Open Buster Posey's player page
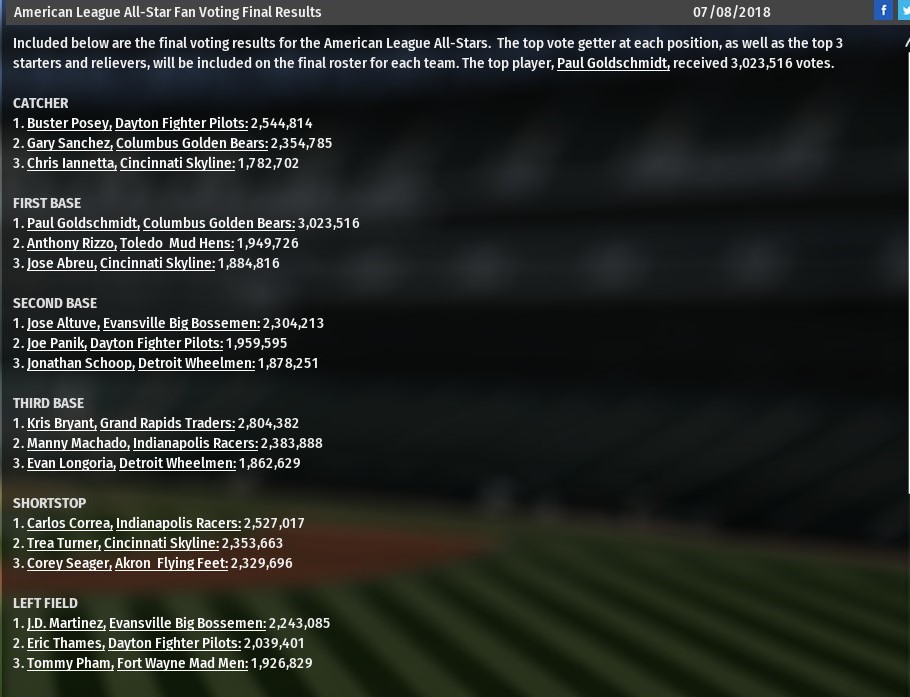This screenshot has width=910, height=697. [69, 123]
